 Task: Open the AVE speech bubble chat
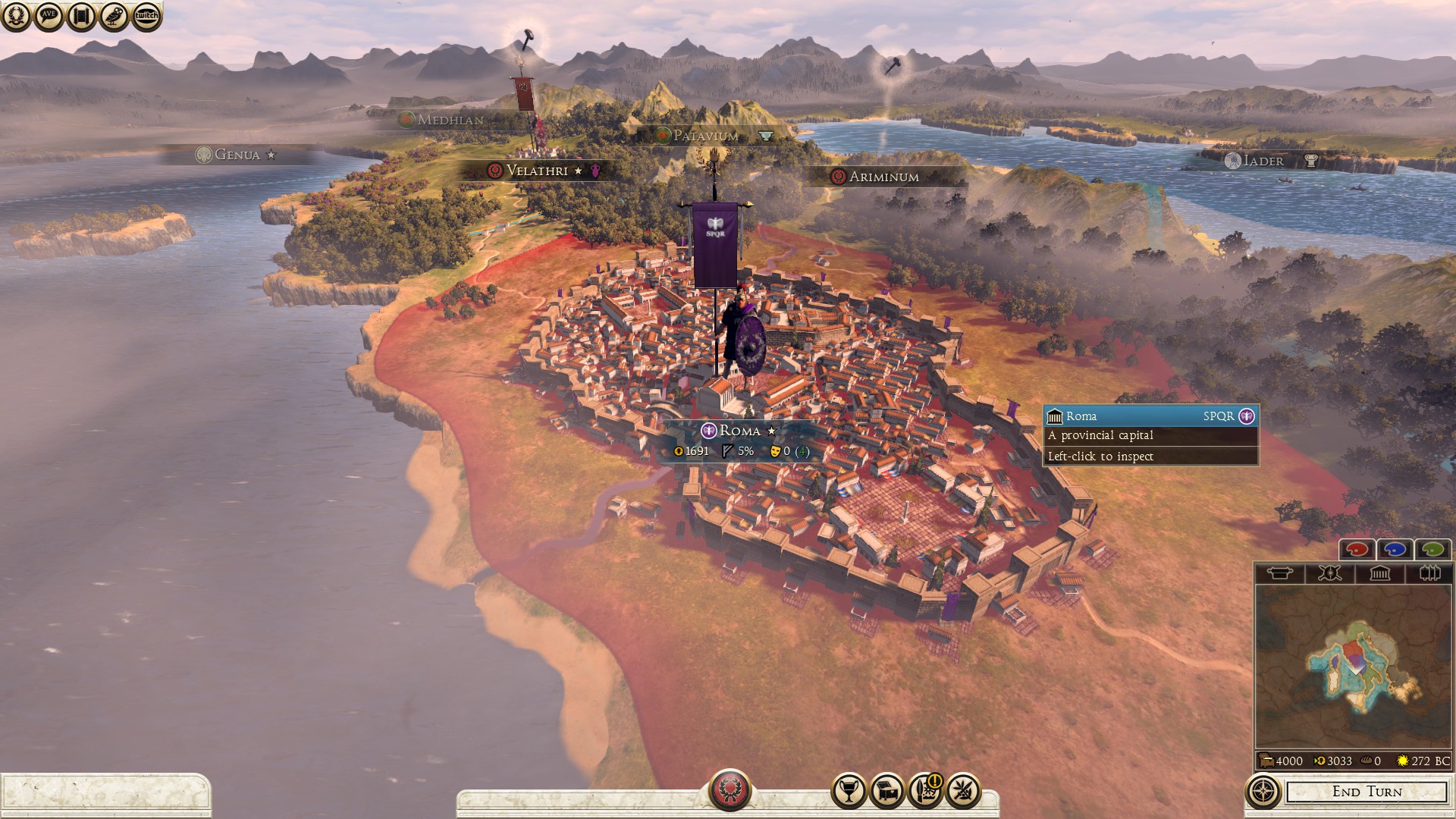click(x=49, y=16)
